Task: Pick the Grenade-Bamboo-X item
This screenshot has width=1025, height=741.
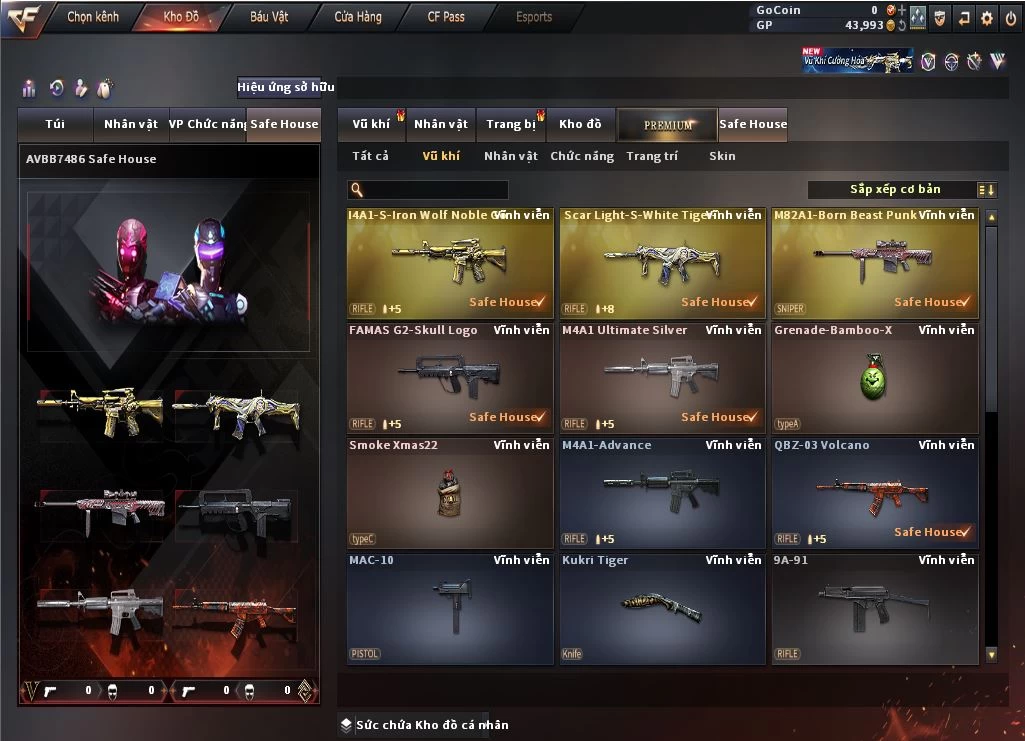Action: coord(874,377)
